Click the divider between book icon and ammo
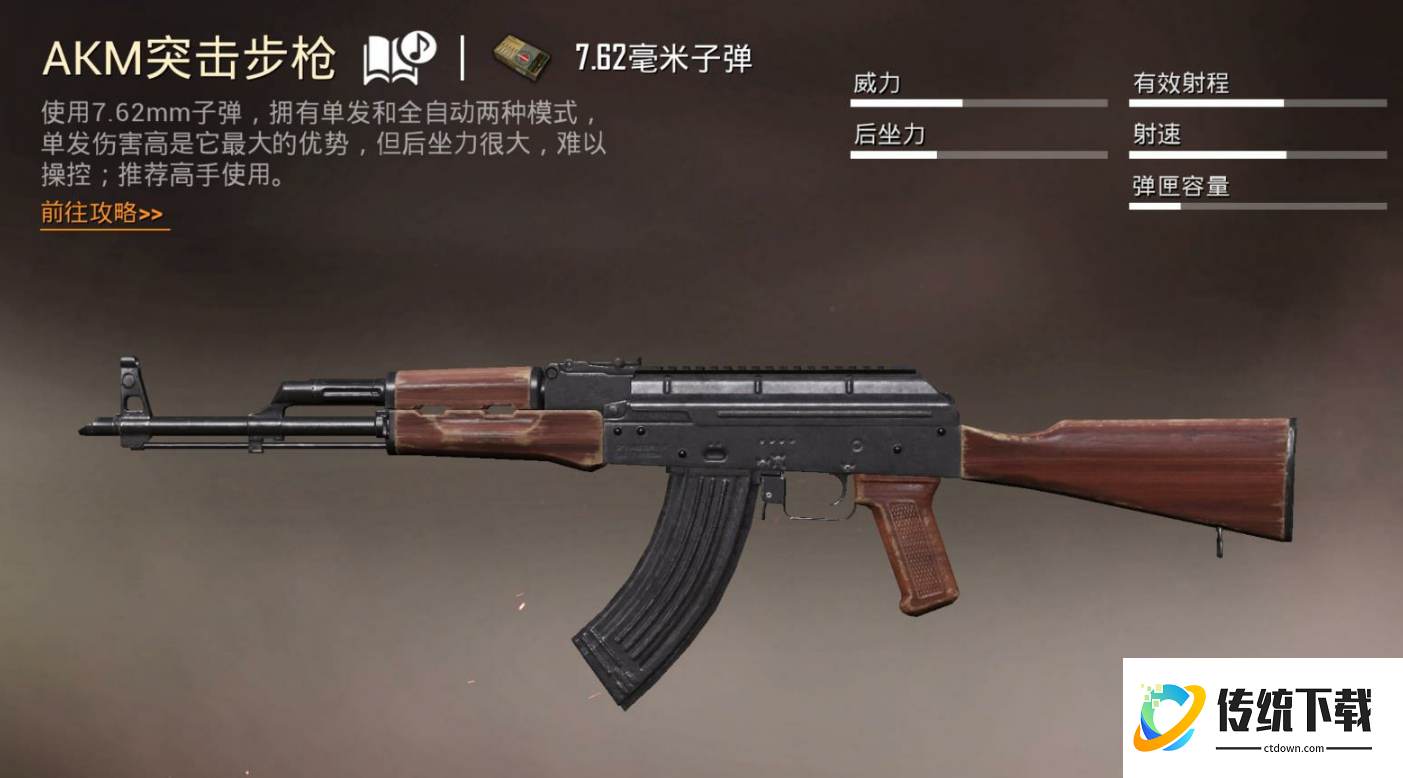1403x778 pixels. coord(461,55)
